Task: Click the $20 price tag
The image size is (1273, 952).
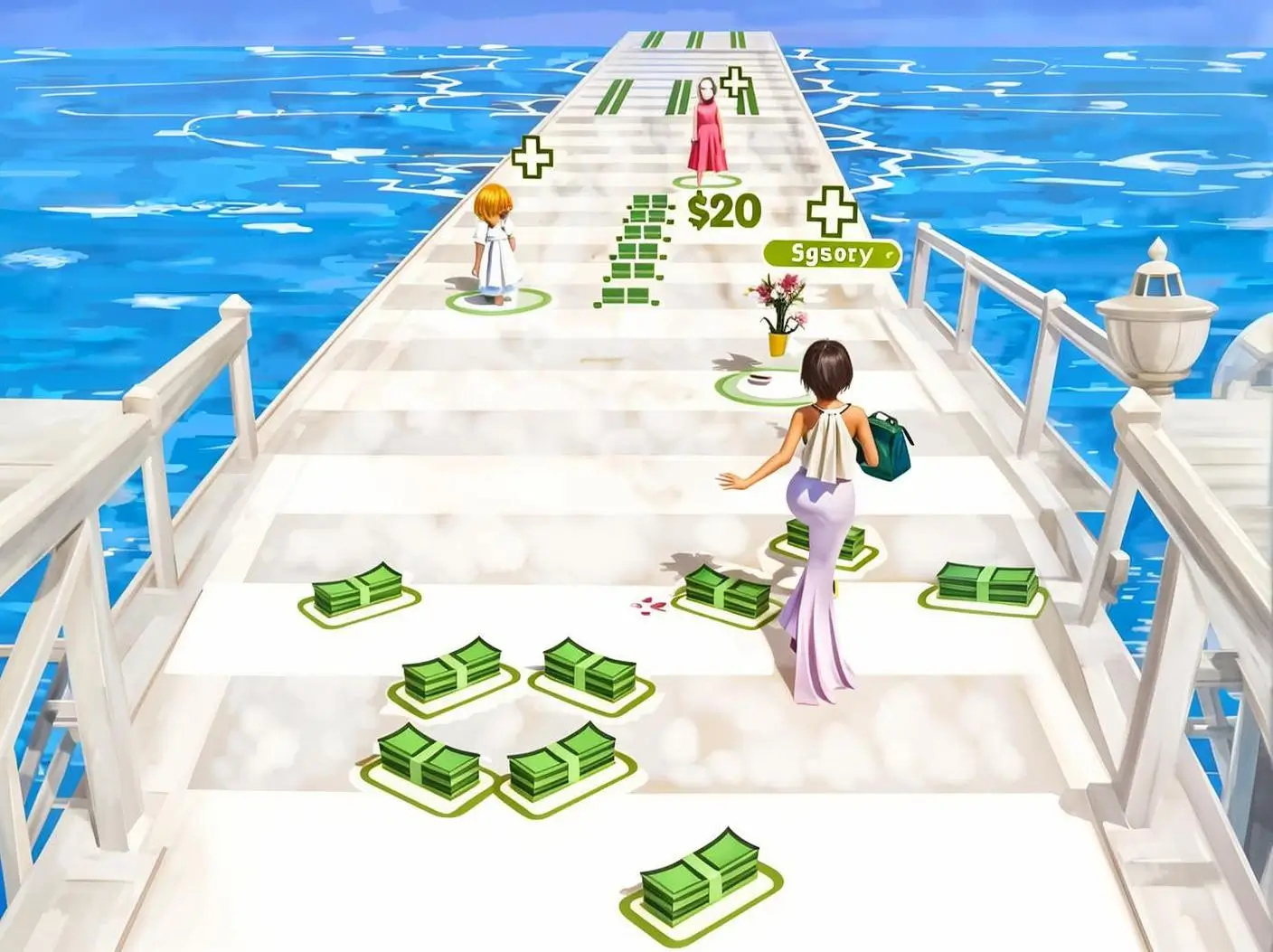Action: (723, 209)
